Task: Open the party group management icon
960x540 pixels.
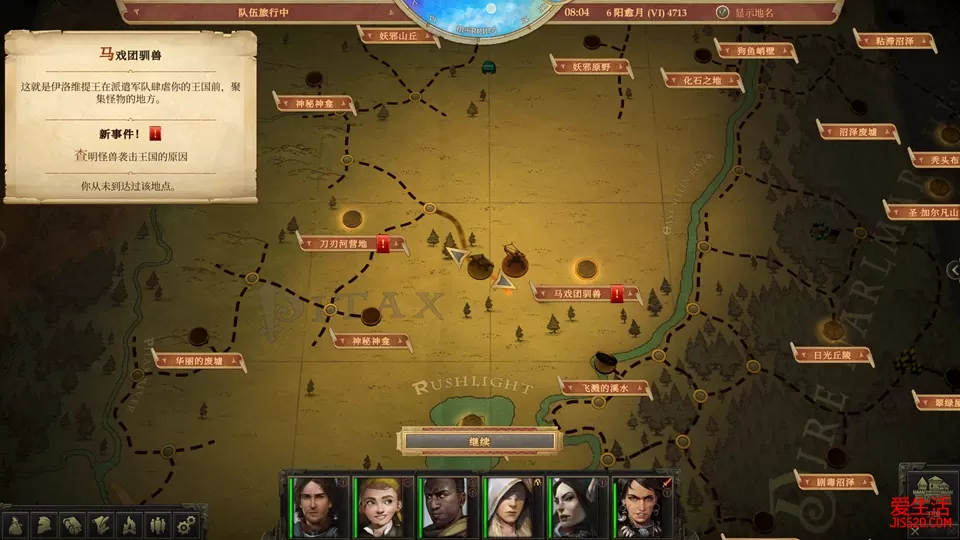Action: tap(157, 524)
